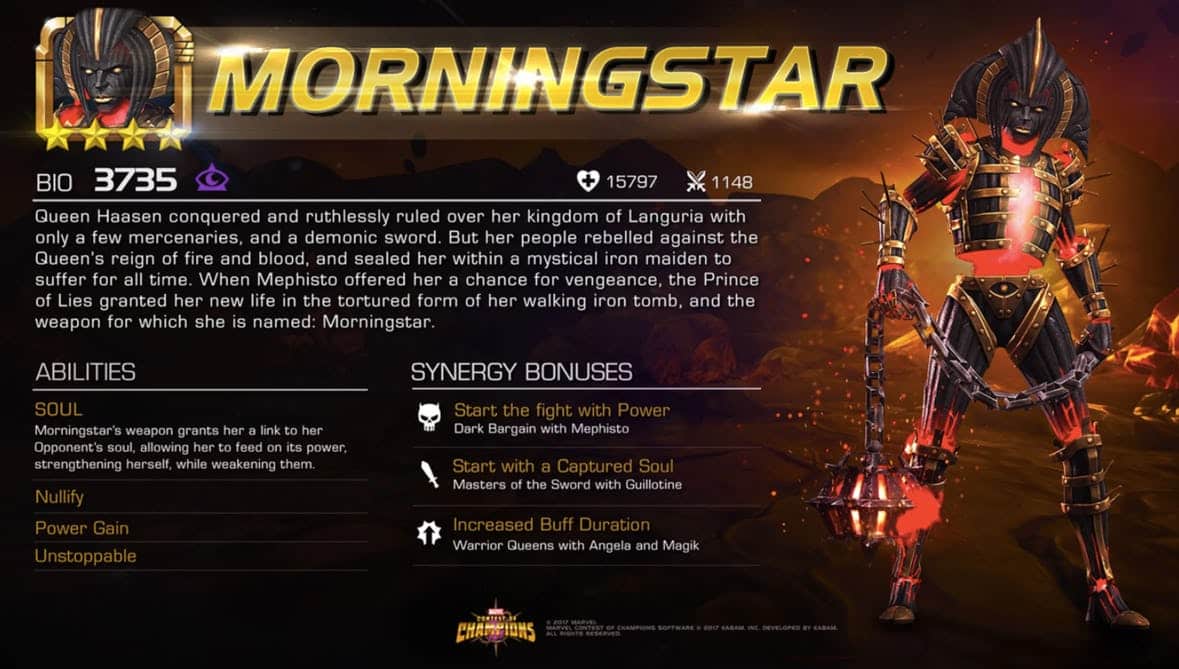Show details for the Unstoppable ability
Image resolution: width=1179 pixels, height=669 pixels.
click(x=85, y=556)
